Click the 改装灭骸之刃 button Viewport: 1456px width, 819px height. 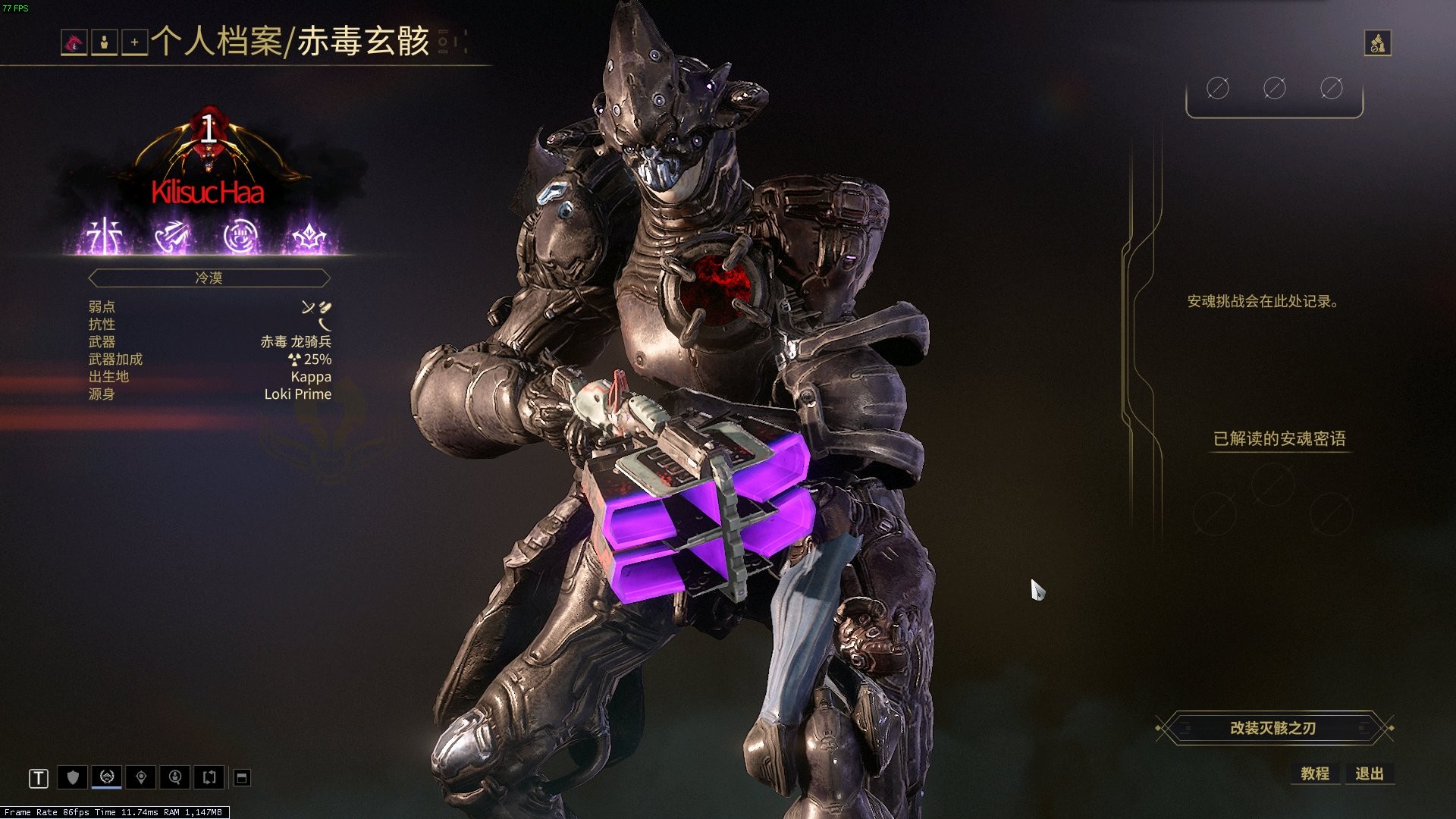[1273, 728]
